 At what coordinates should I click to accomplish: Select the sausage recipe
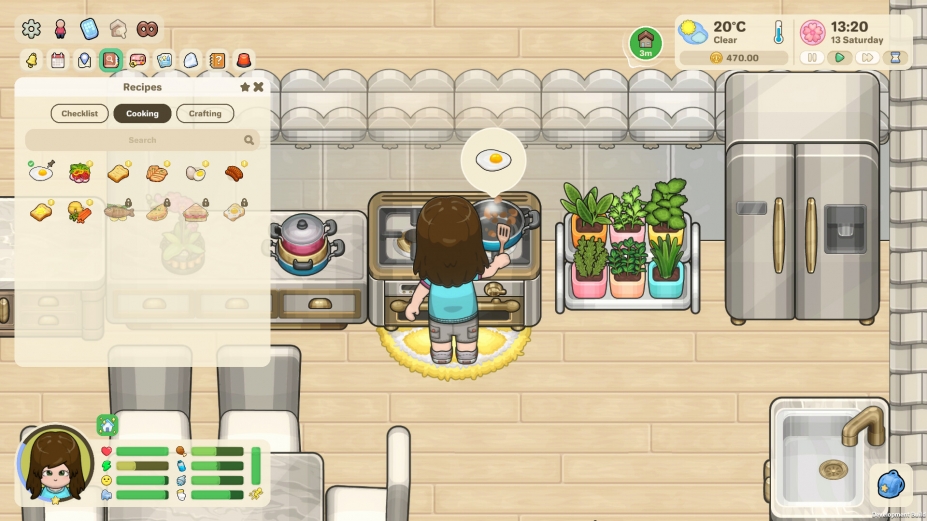pyautogui.click(x=234, y=173)
